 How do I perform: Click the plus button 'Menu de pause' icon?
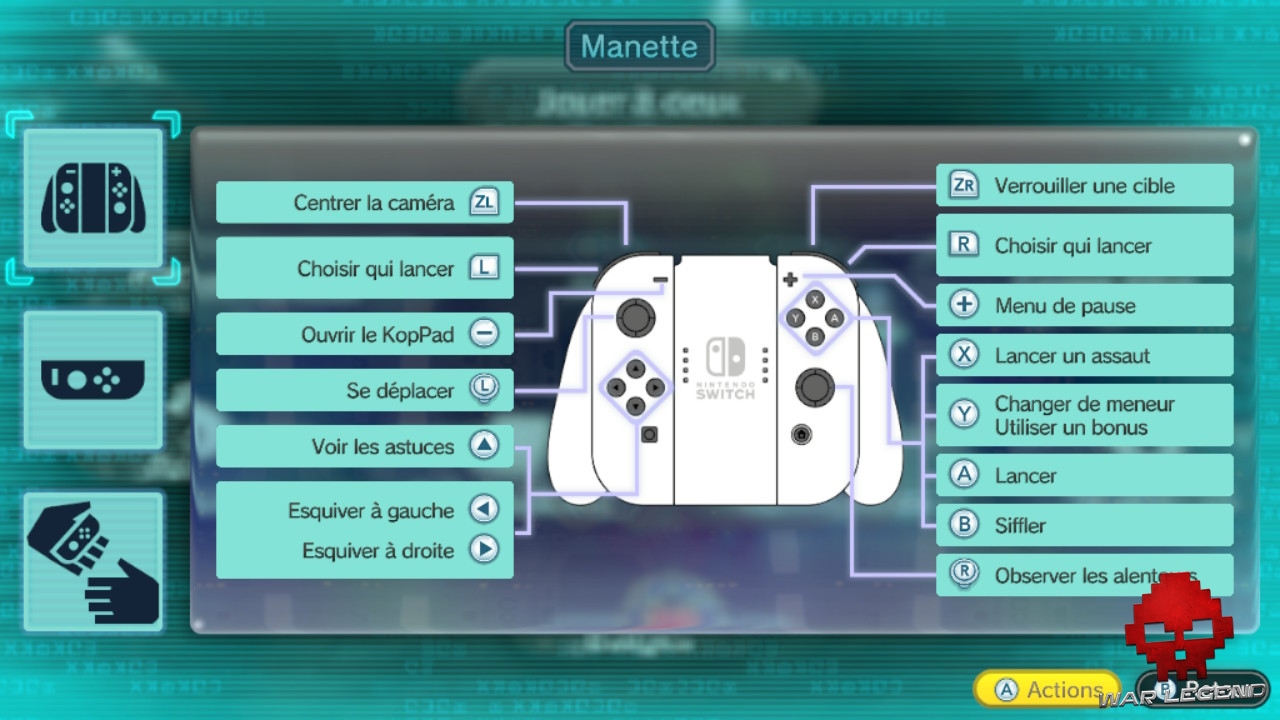(963, 306)
